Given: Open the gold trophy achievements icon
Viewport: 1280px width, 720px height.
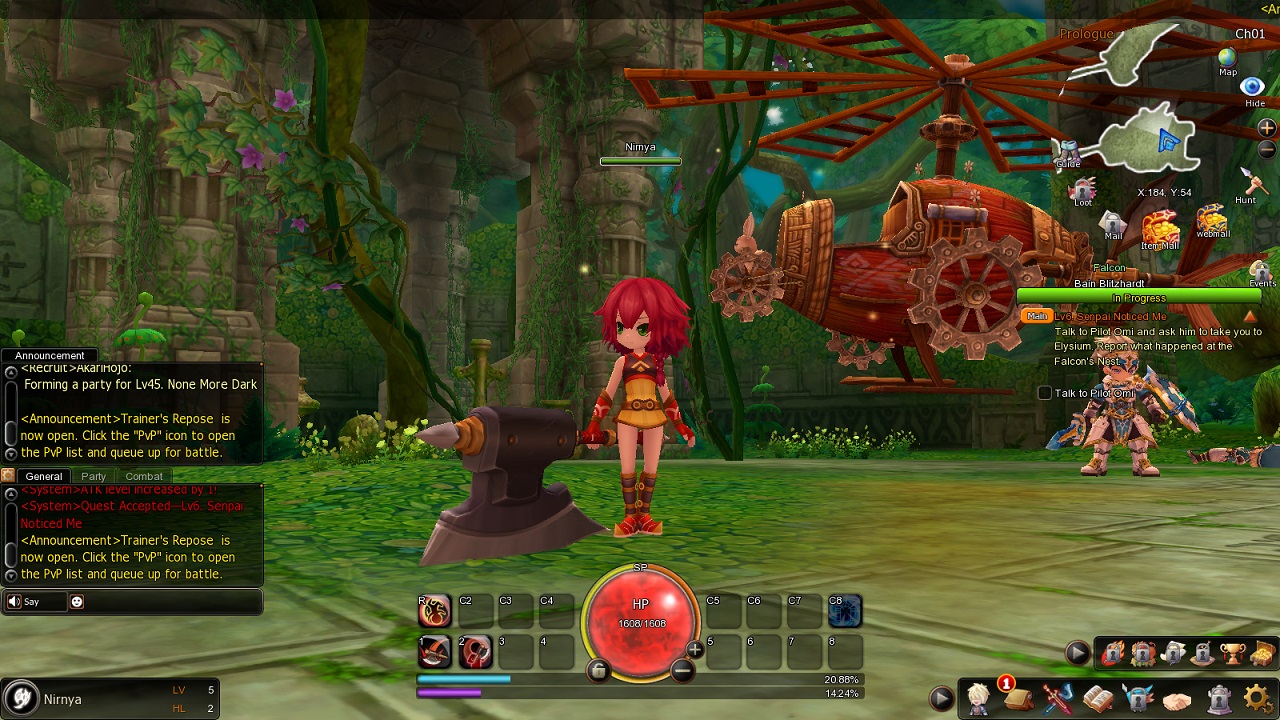Looking at the screenshot, I should (x=1232, y=653).
